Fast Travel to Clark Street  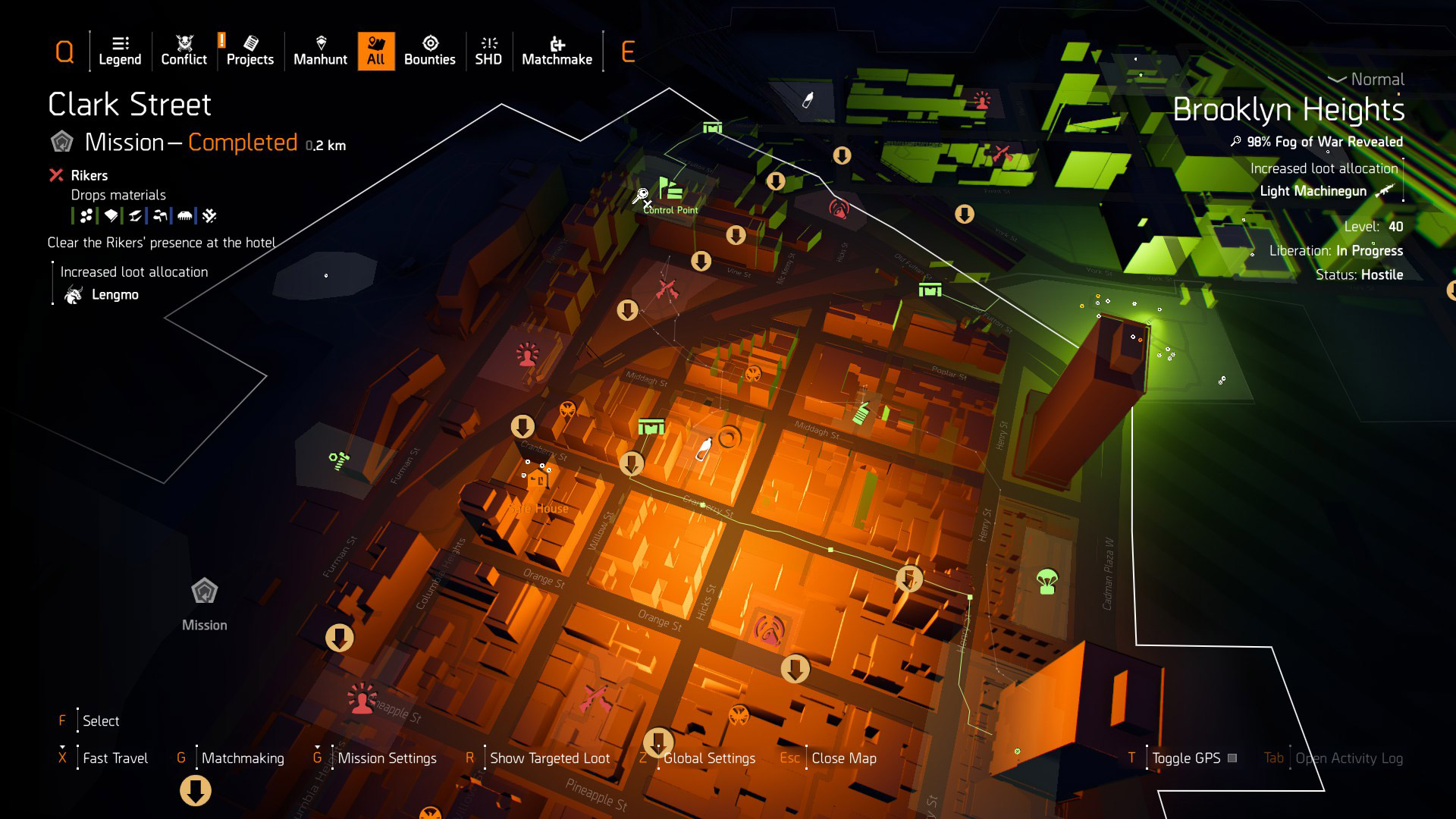(115, 758)
